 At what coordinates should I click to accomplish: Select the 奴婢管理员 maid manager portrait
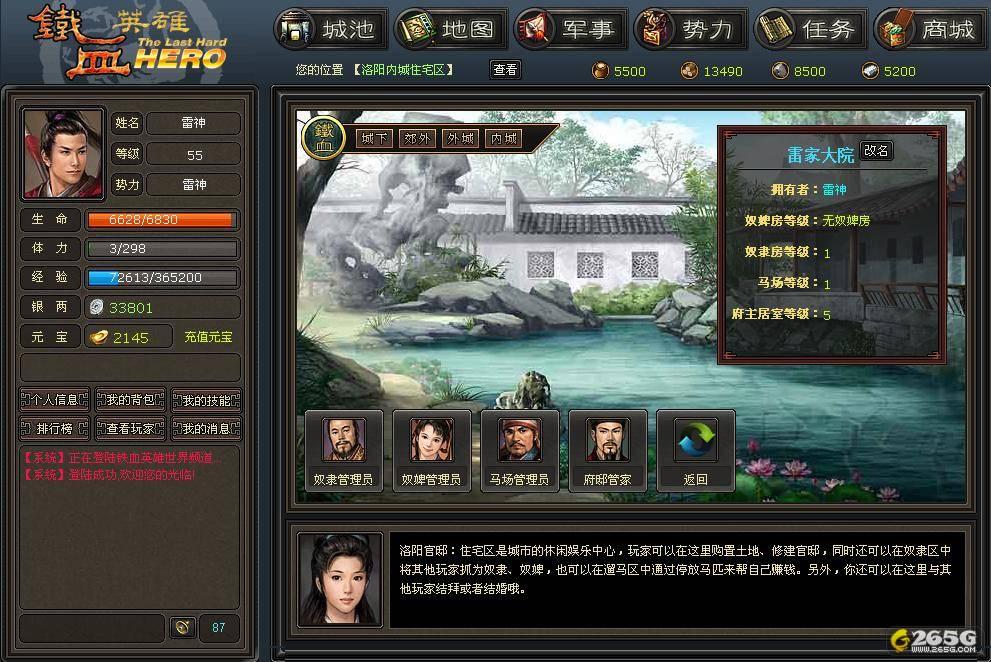pos(431,450)
